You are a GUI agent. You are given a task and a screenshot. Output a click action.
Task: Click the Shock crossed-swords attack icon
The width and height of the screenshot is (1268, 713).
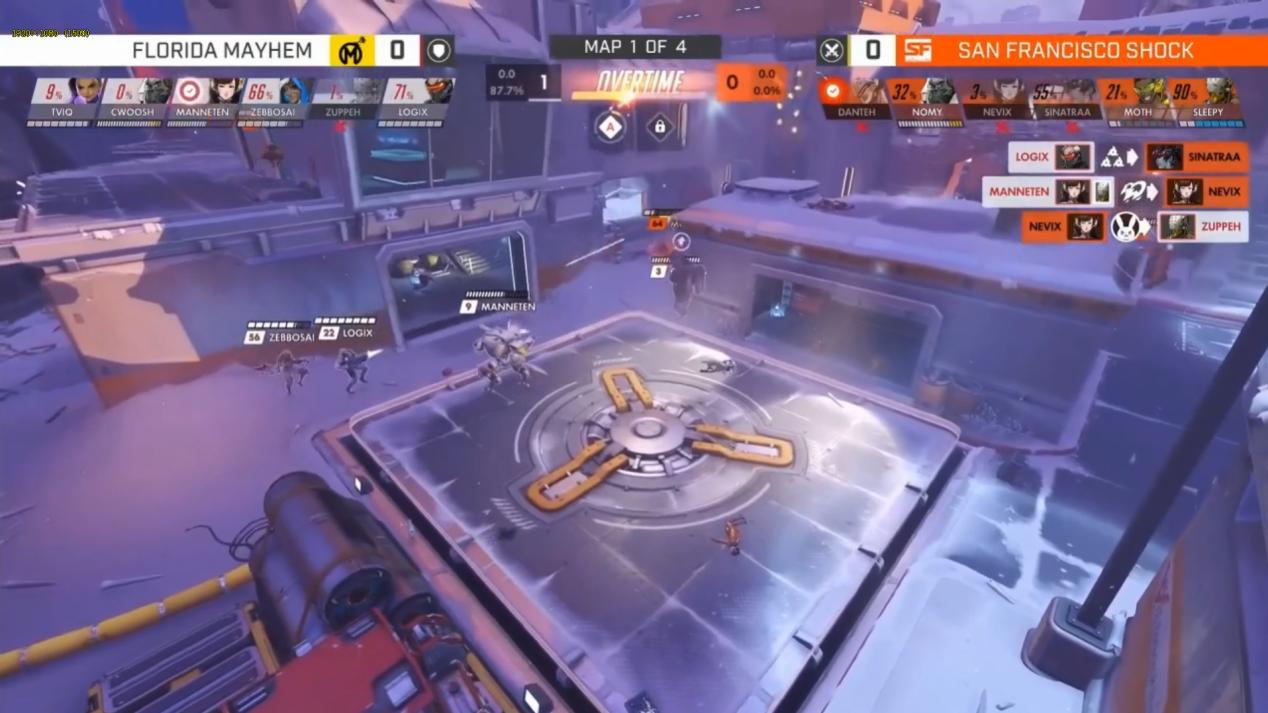[831, 50]
